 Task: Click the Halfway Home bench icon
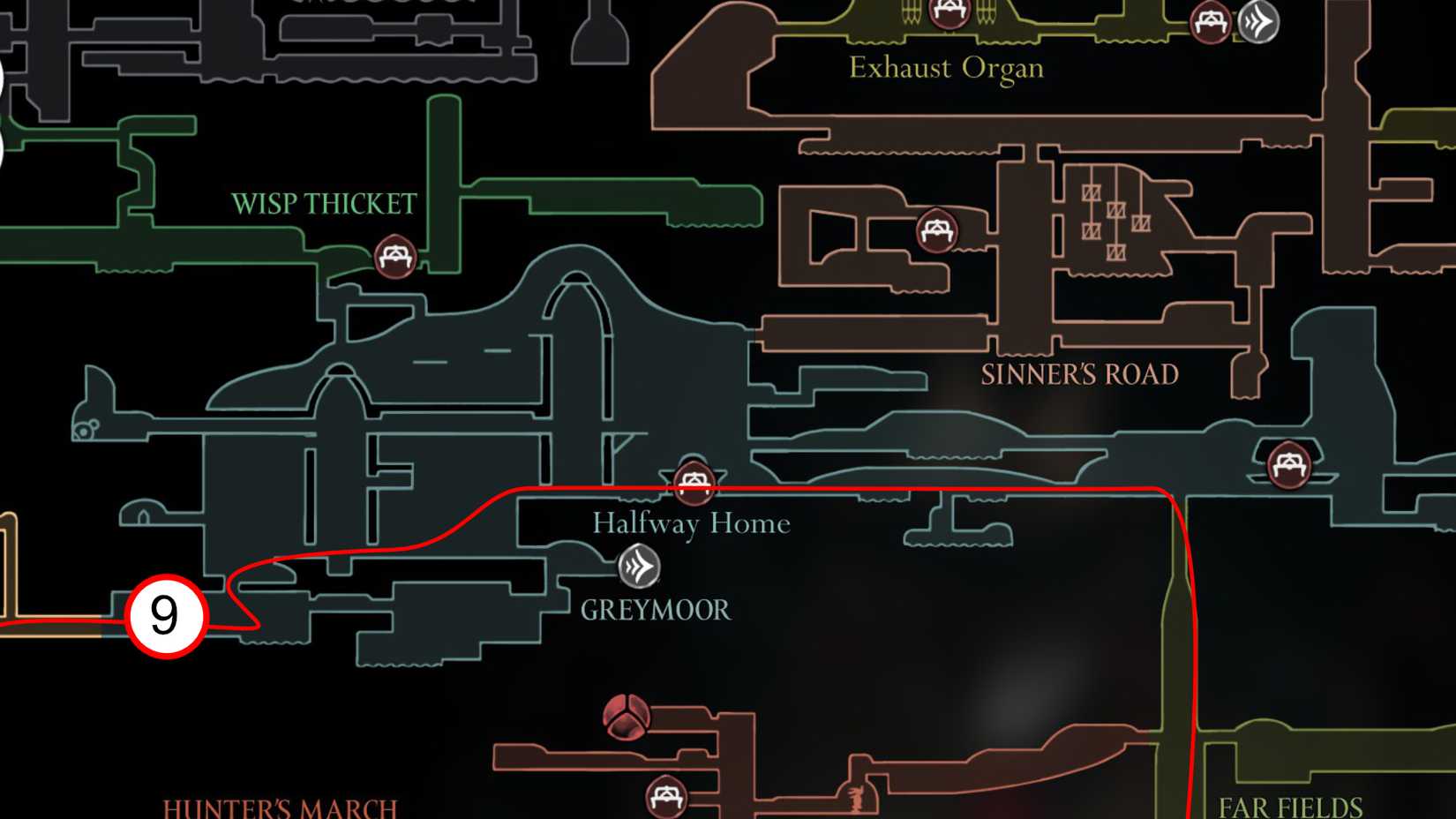[x=694, y=482]
